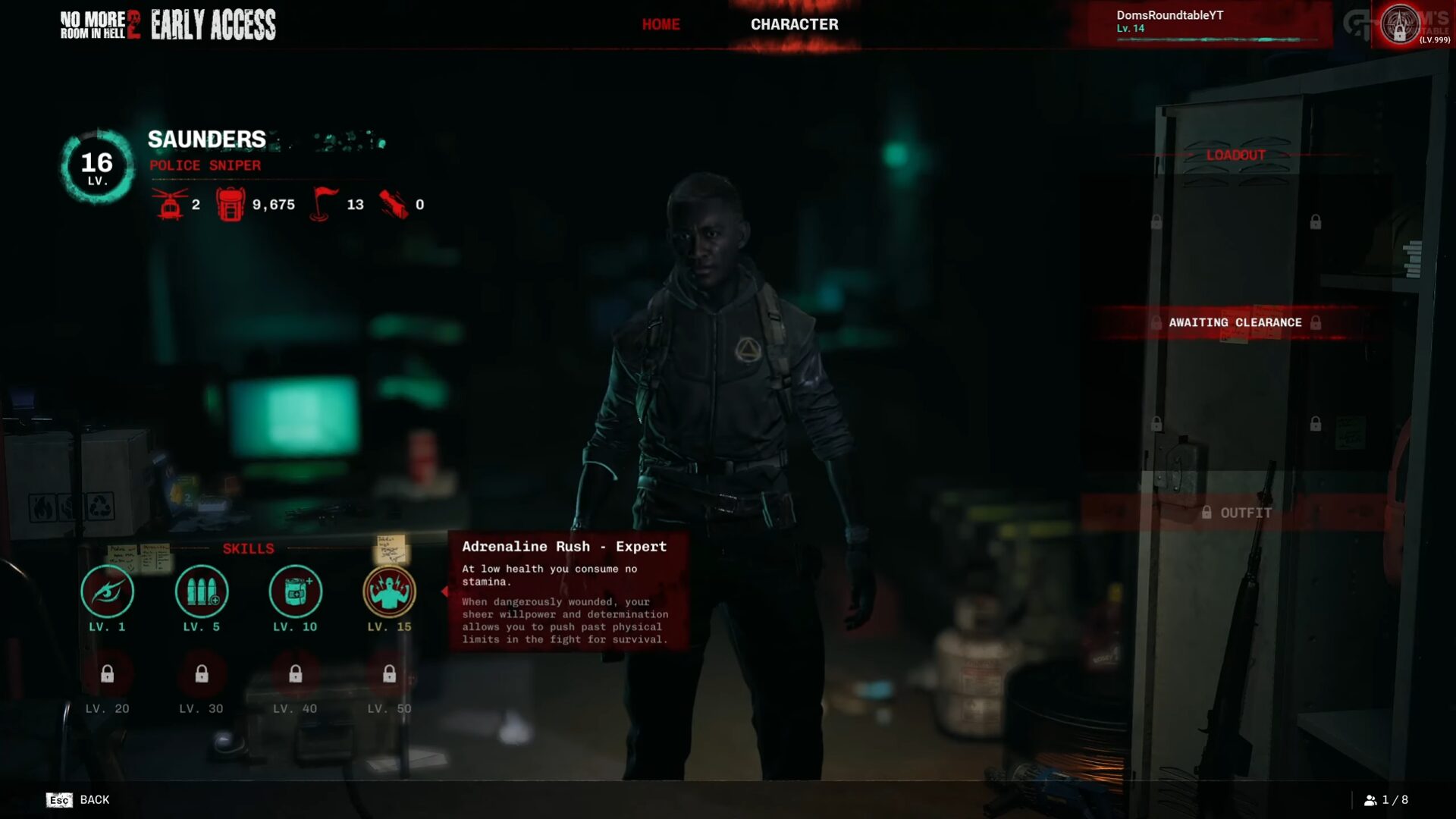The height and width of the screenshot is (819, 1456).
Task: Show the 1/8 players list
Action: click(x=1385, y=800)
